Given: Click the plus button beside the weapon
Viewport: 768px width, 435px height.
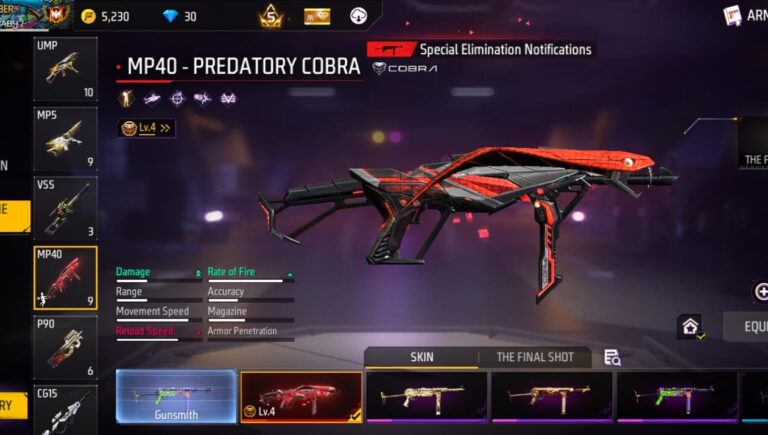Looking at the screenshot, I should pos(761,292).
